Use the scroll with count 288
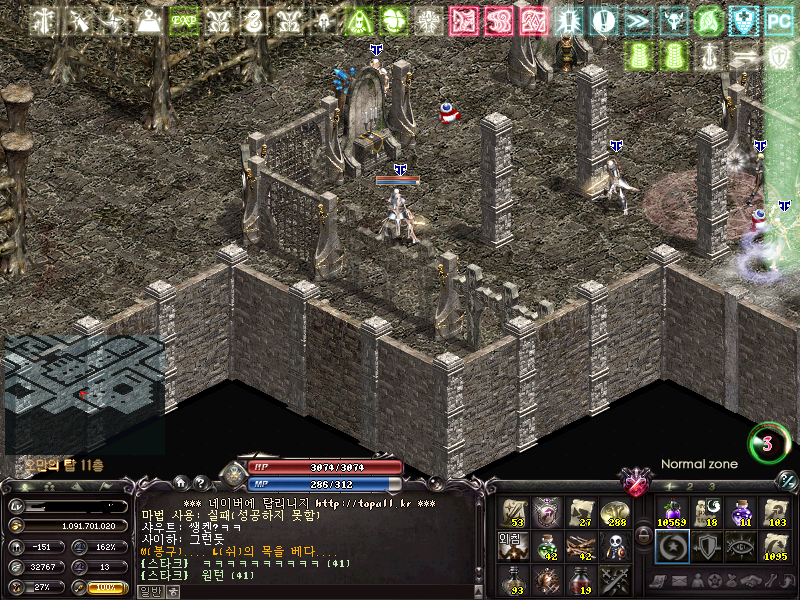 615,512
